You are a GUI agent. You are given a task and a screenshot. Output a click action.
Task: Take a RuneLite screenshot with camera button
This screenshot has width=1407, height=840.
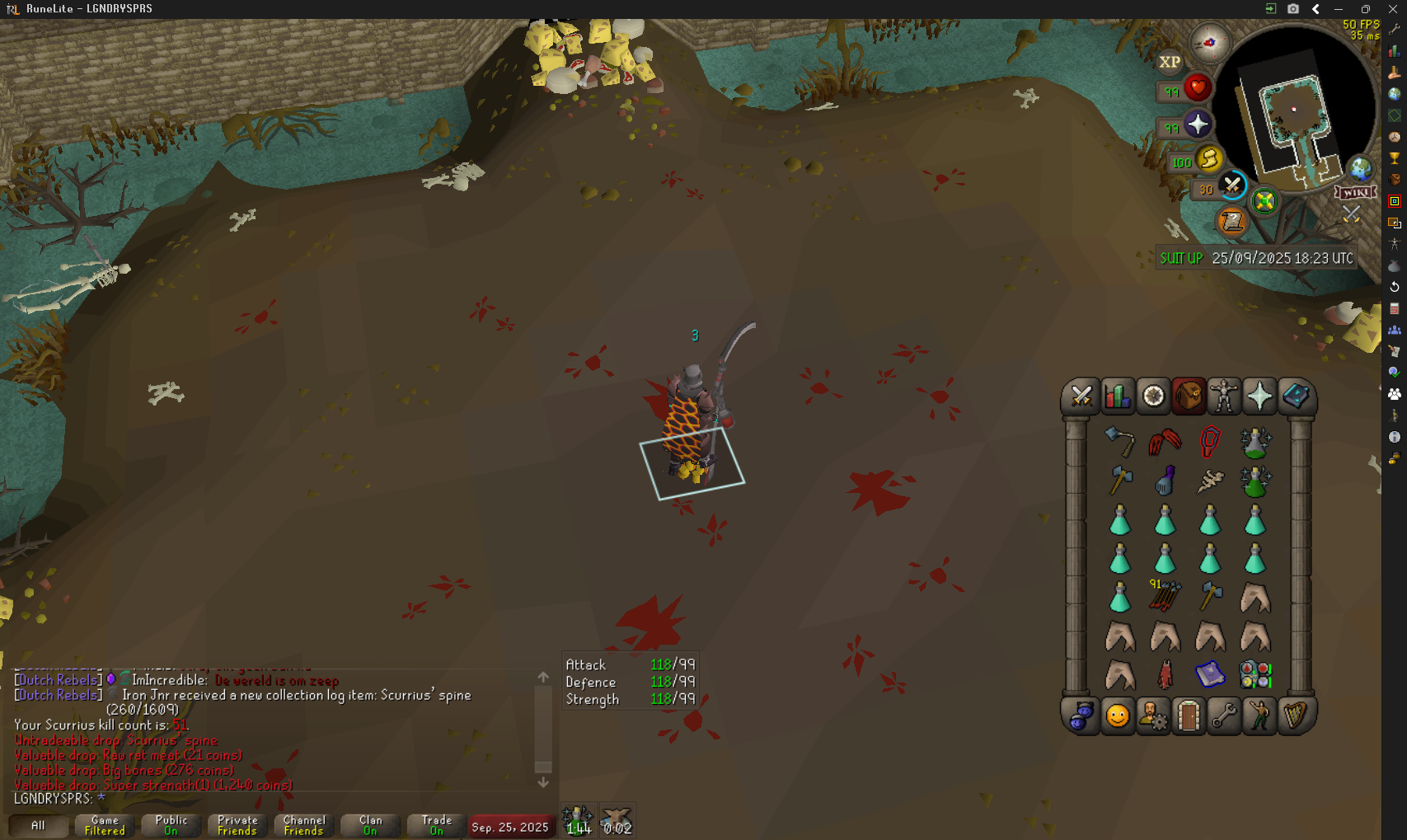click(x=1293, y=9)
